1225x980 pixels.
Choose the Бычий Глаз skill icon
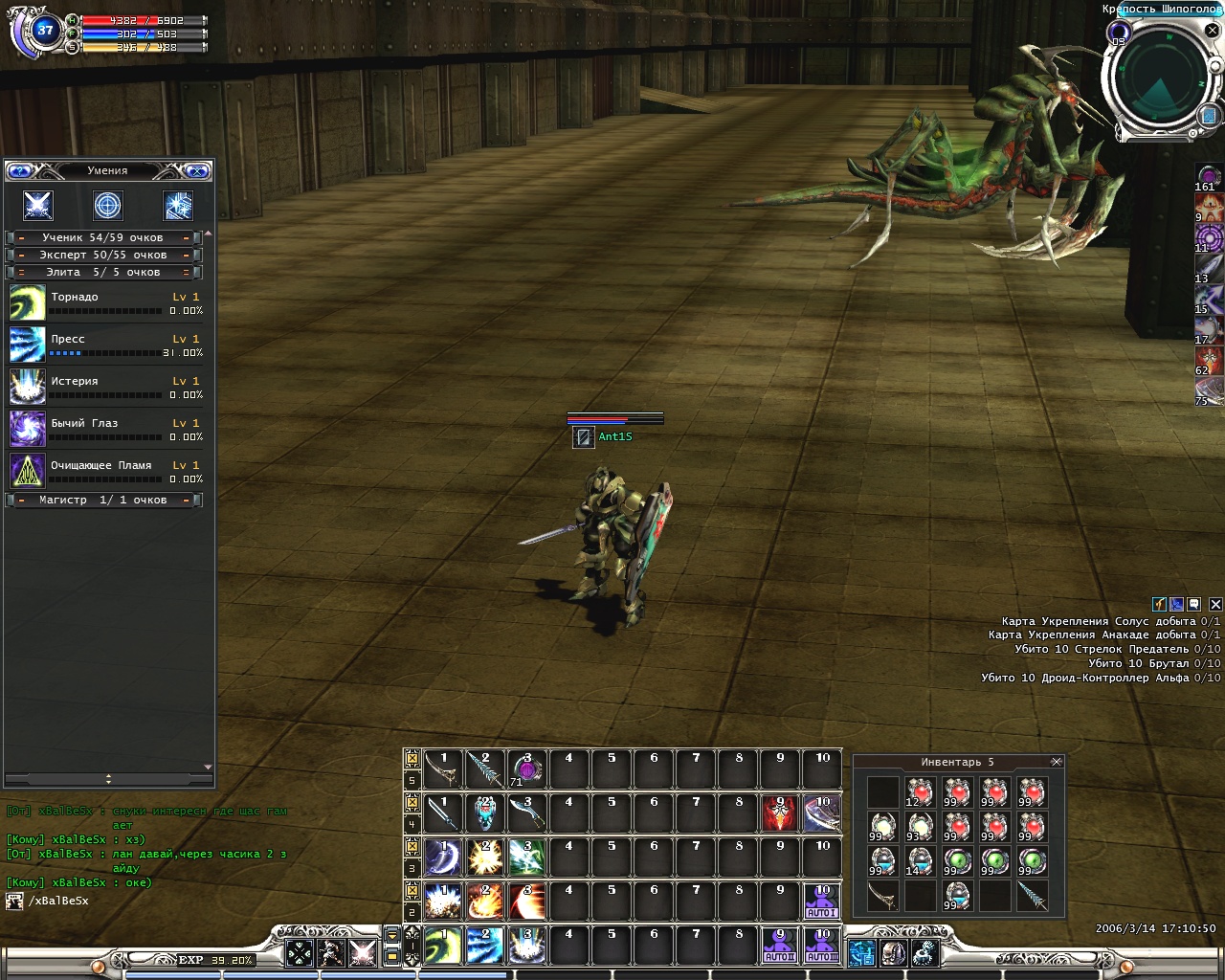pyautogui.click(x=28, y=429)
